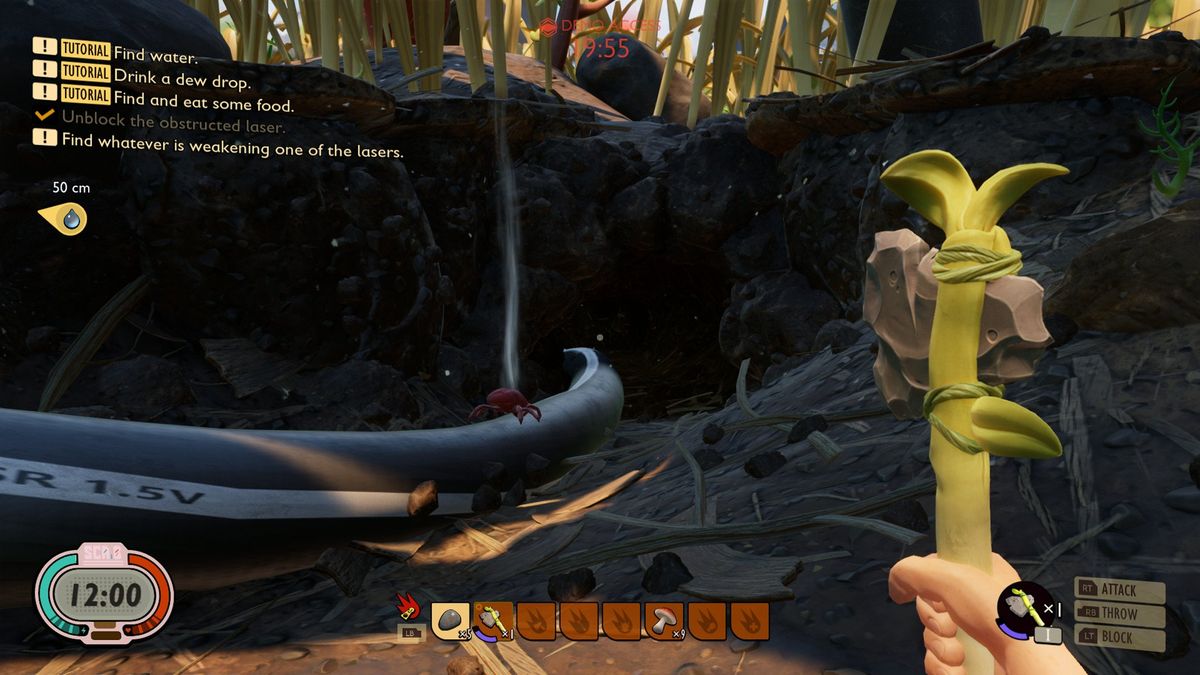Screen dimensions: 1200x675
Task: Select the pebblet axe hotbar slot
Action: pos(493,620)
